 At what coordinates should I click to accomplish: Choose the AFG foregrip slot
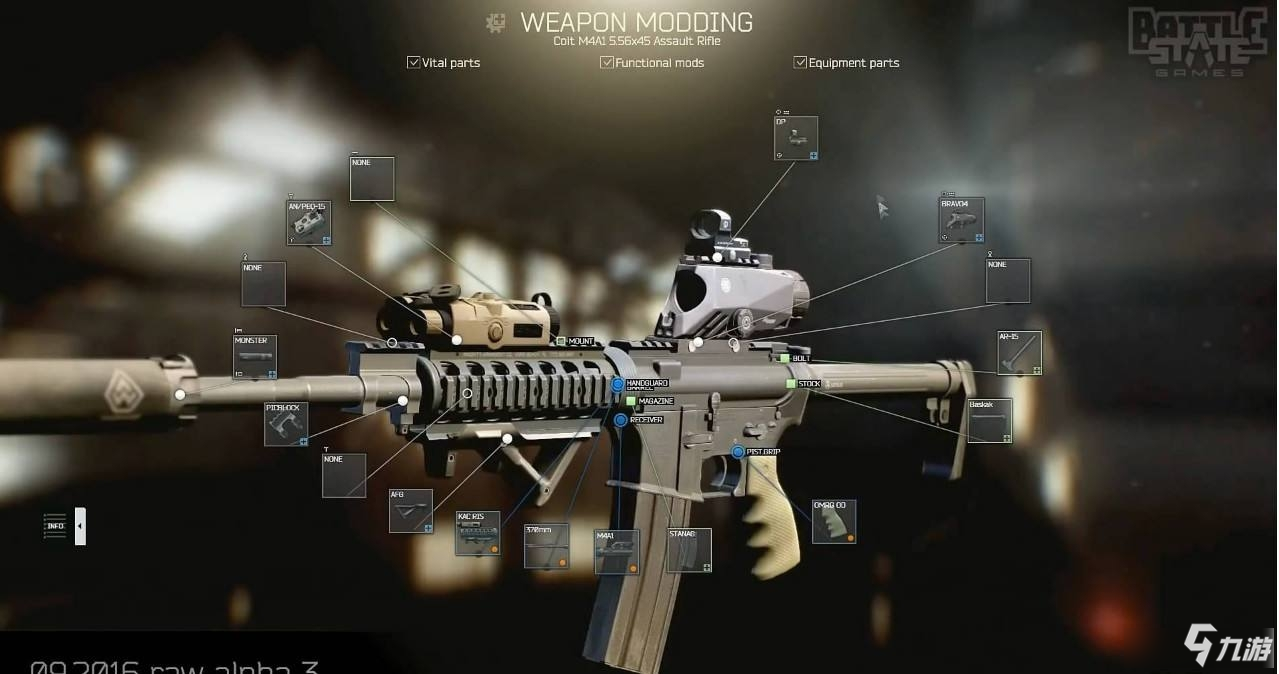click(x=410, y=511)
